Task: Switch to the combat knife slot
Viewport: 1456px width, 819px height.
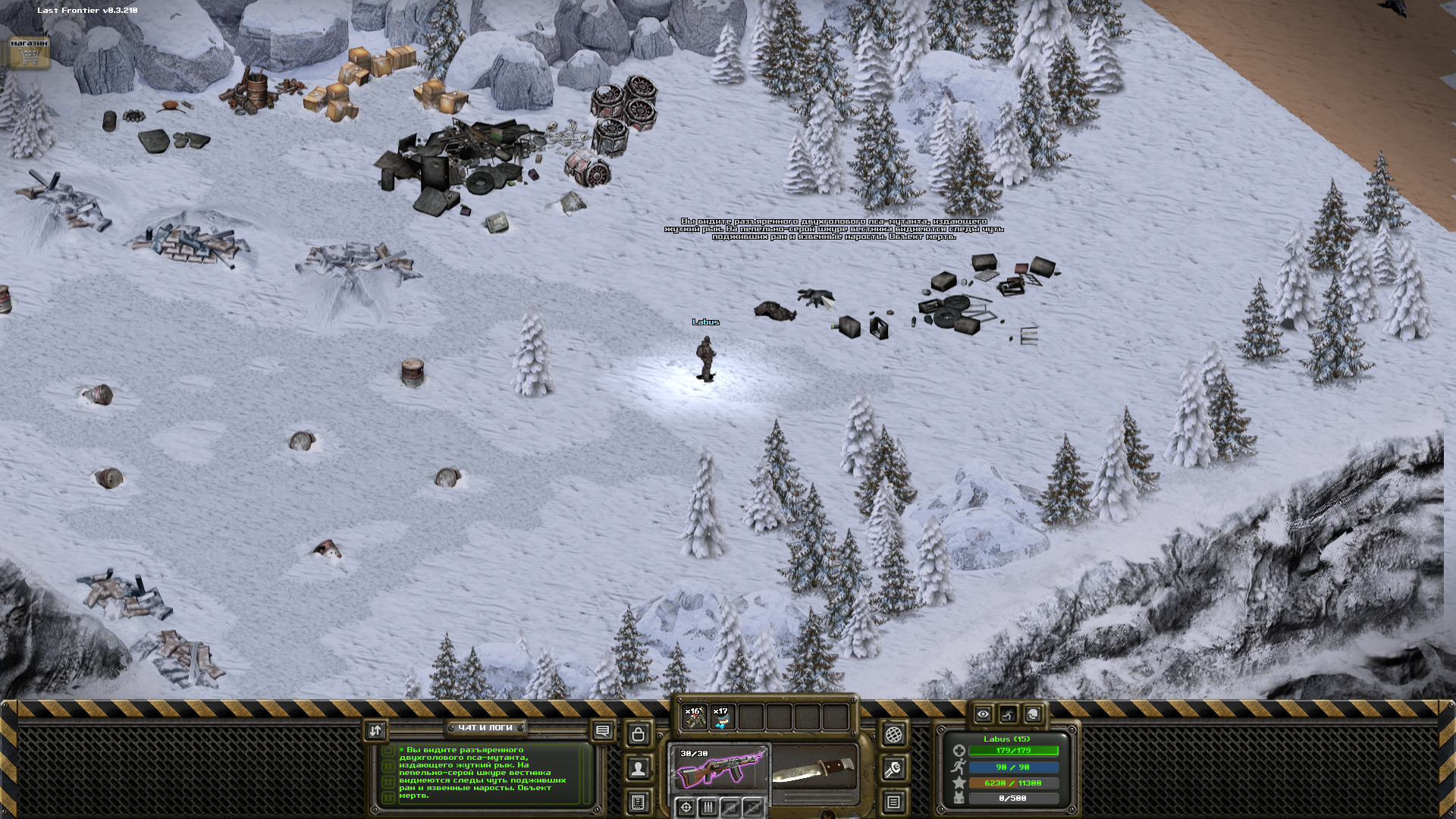Action: (x=814, y=769)
